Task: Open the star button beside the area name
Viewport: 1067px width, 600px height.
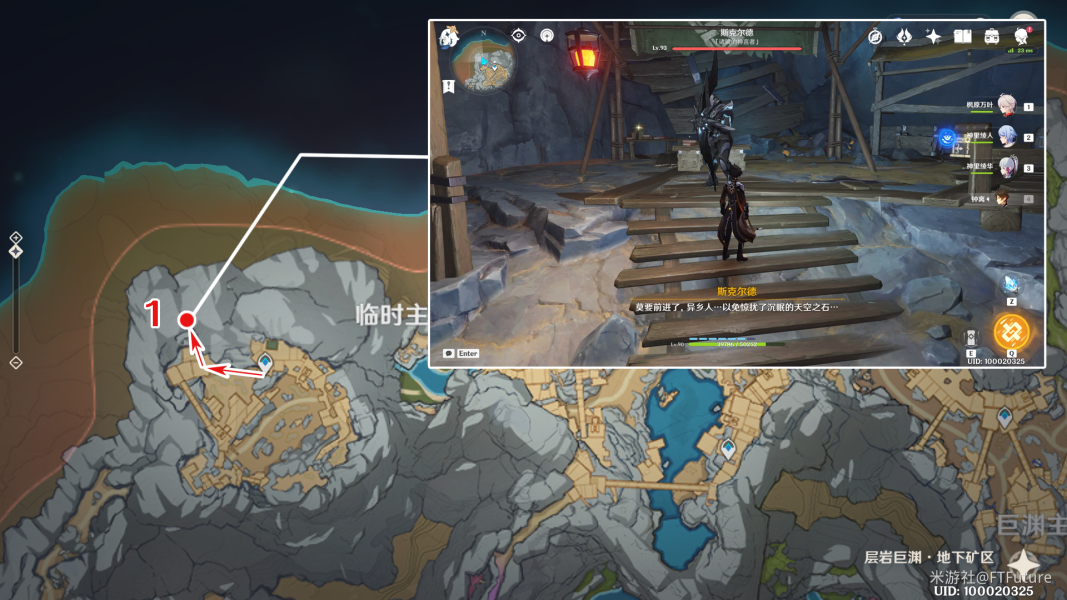Action: (x=1023, y=563)
